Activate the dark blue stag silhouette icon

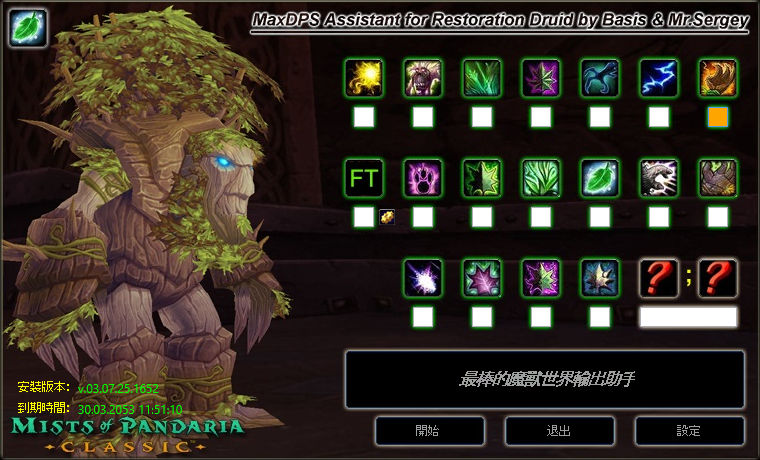(600, 78)
